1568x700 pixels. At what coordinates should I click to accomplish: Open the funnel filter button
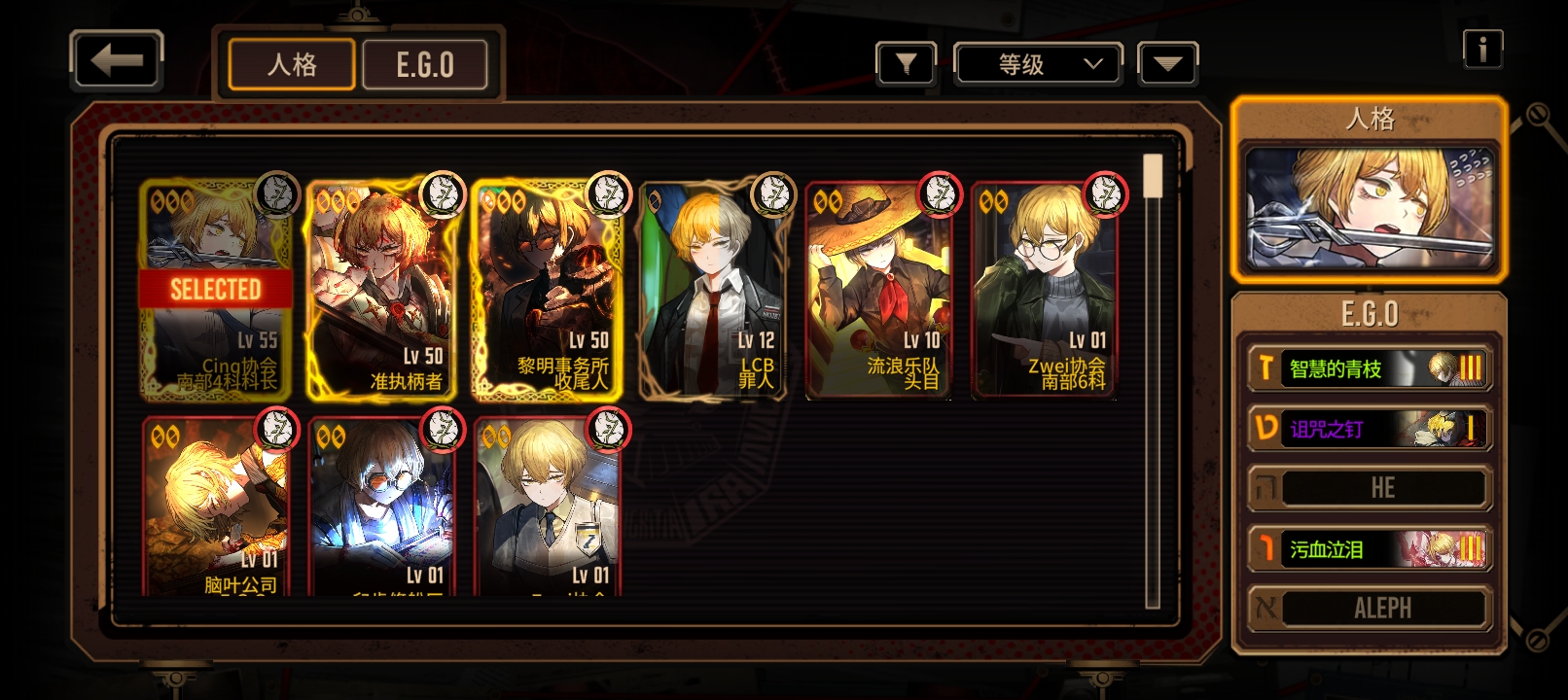[906, 64]
